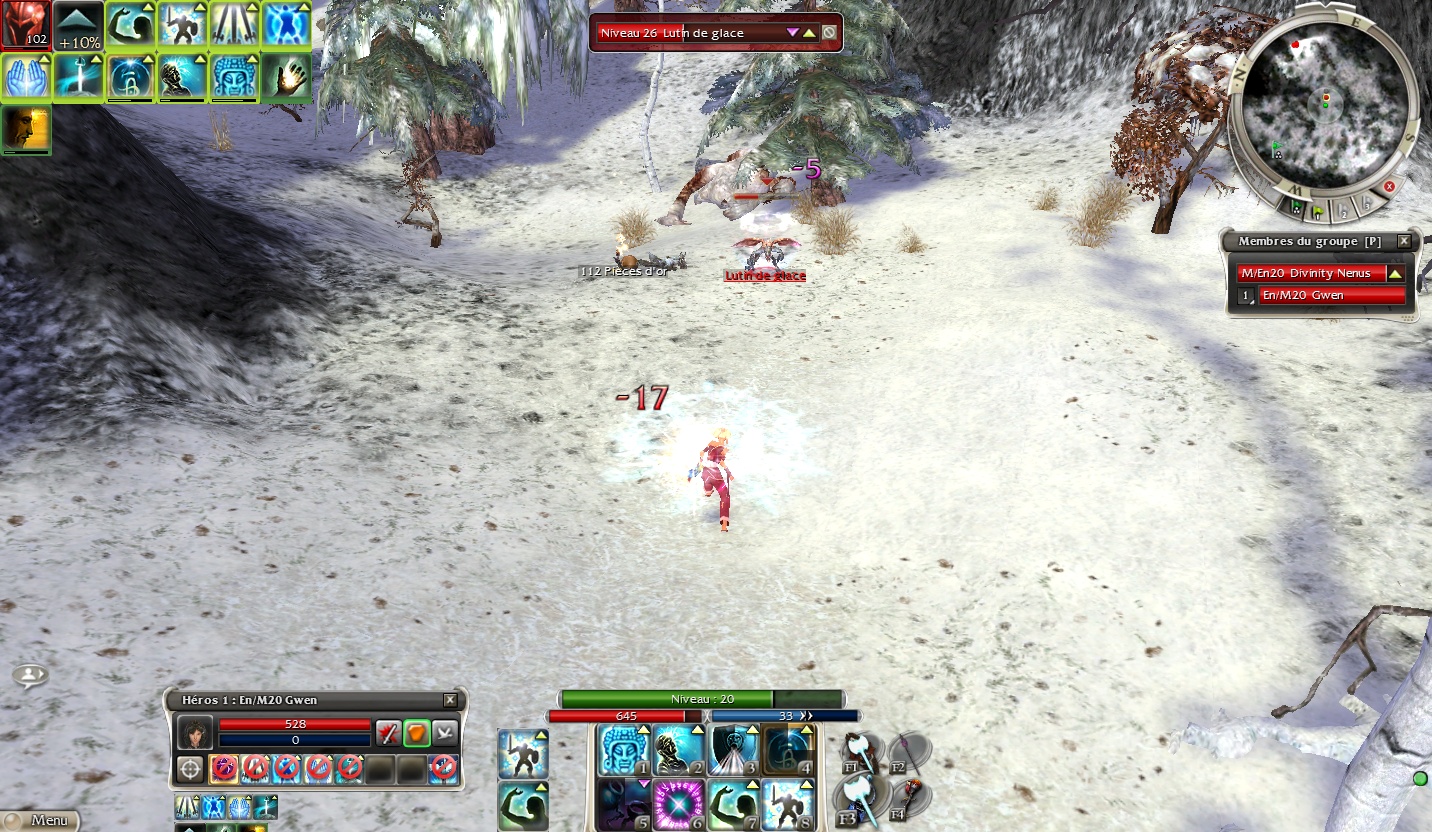Click the glowing hand effect icon
This screenshot has height=832, width=1432.
point(286,78)
